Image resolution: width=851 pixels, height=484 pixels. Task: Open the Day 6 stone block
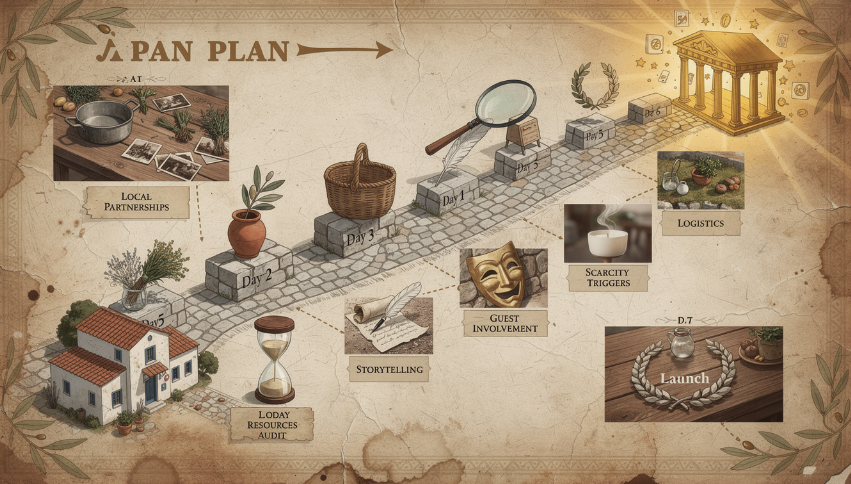[x=649, y=112]
